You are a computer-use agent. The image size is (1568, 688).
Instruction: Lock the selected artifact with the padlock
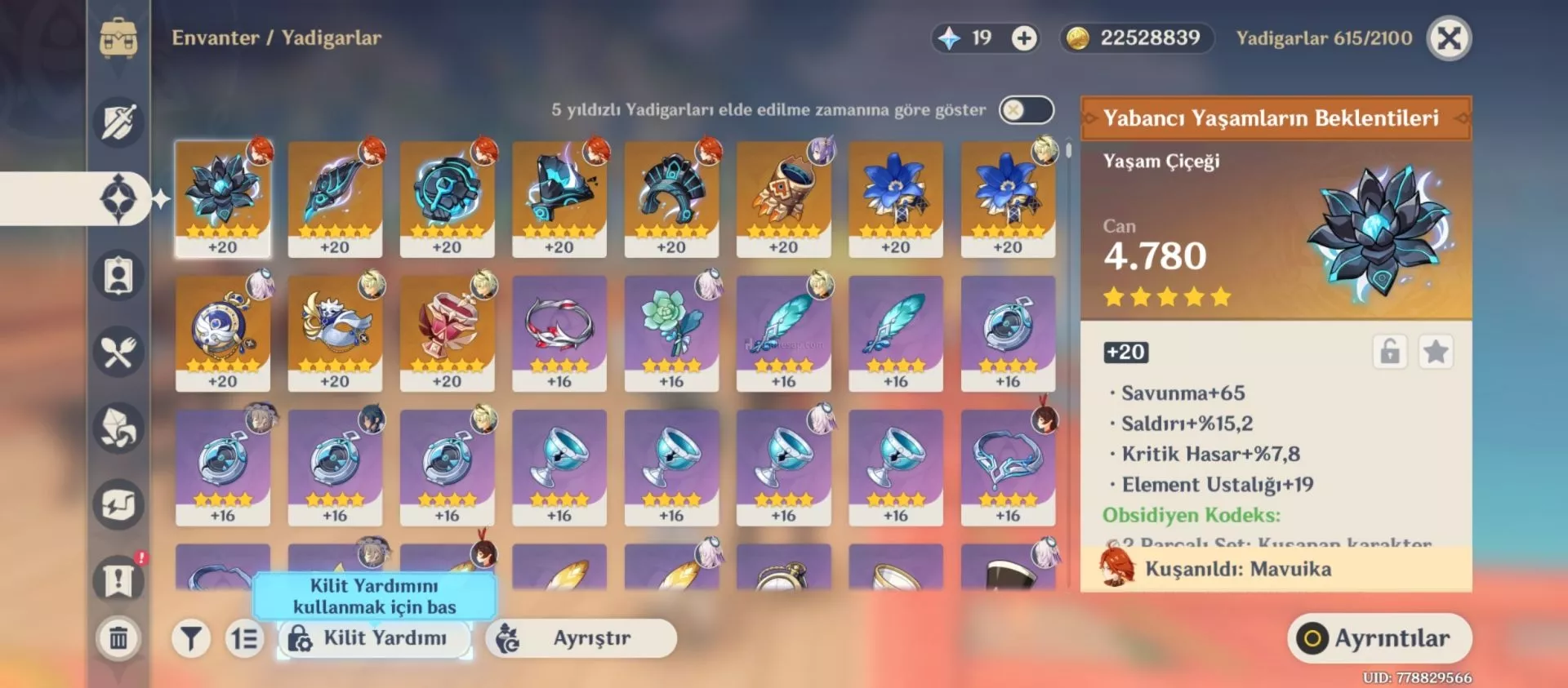(1389, 352)
